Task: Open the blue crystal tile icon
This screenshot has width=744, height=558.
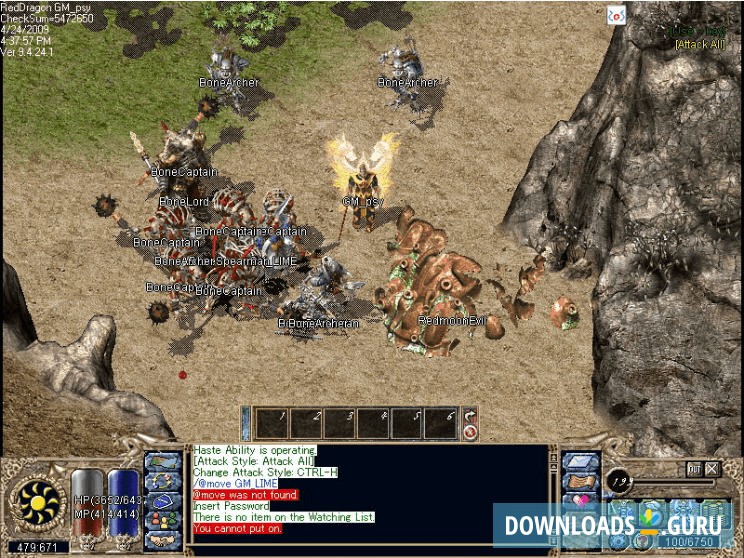Action: click(x=581, y=462)
